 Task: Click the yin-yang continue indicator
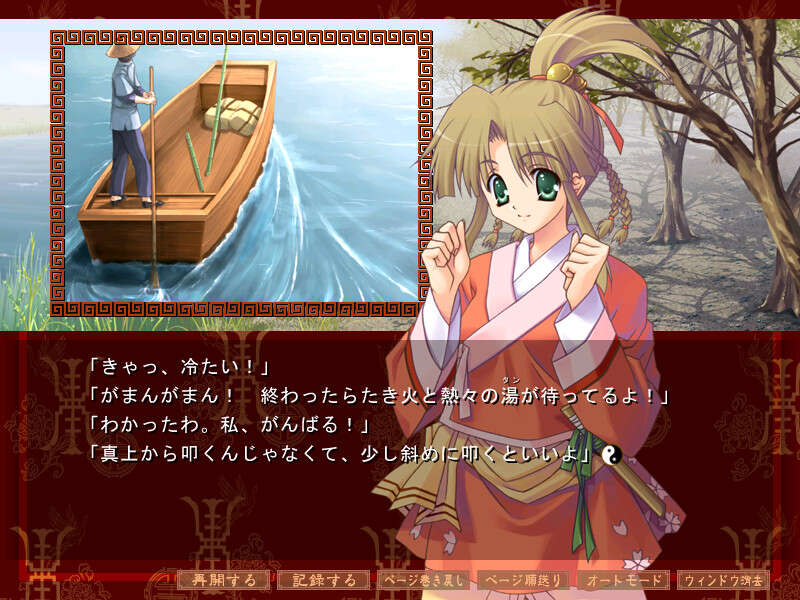615,455
